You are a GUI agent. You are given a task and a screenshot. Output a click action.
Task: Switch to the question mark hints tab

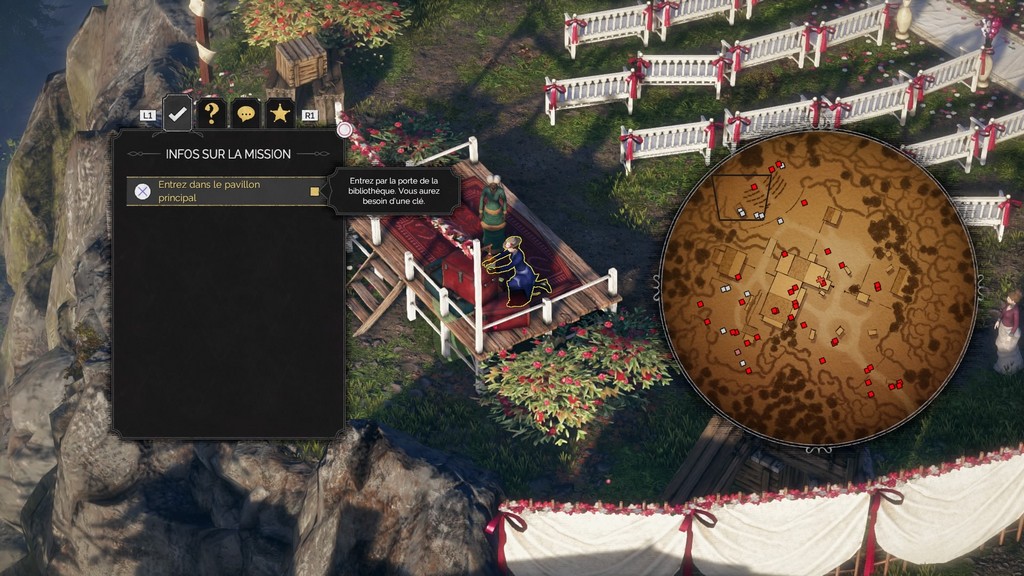click(211, 113)
